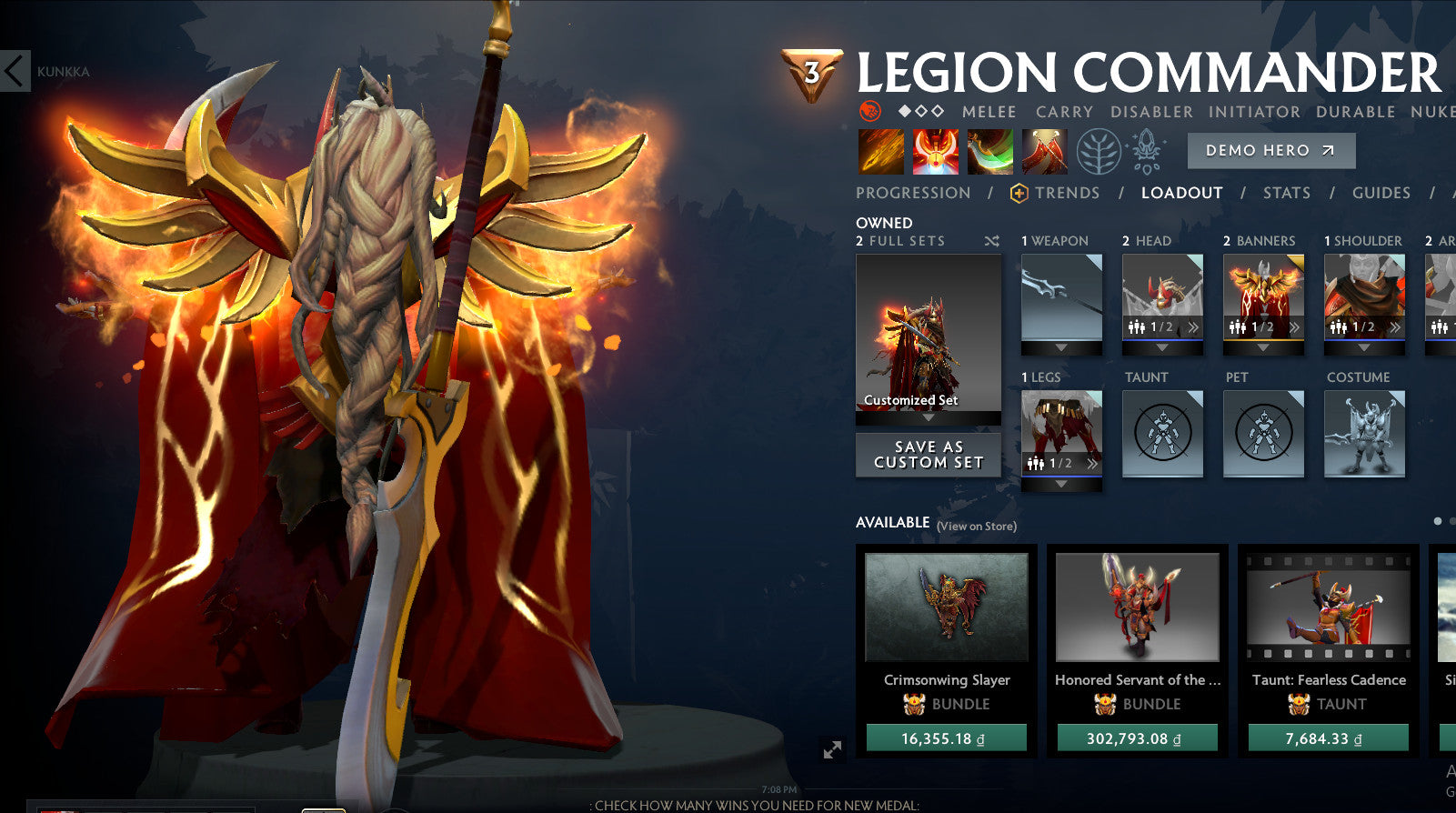Select the Moment of Courage ability icon
This screenshot has width=1456, height=813.
click(991, 150)
